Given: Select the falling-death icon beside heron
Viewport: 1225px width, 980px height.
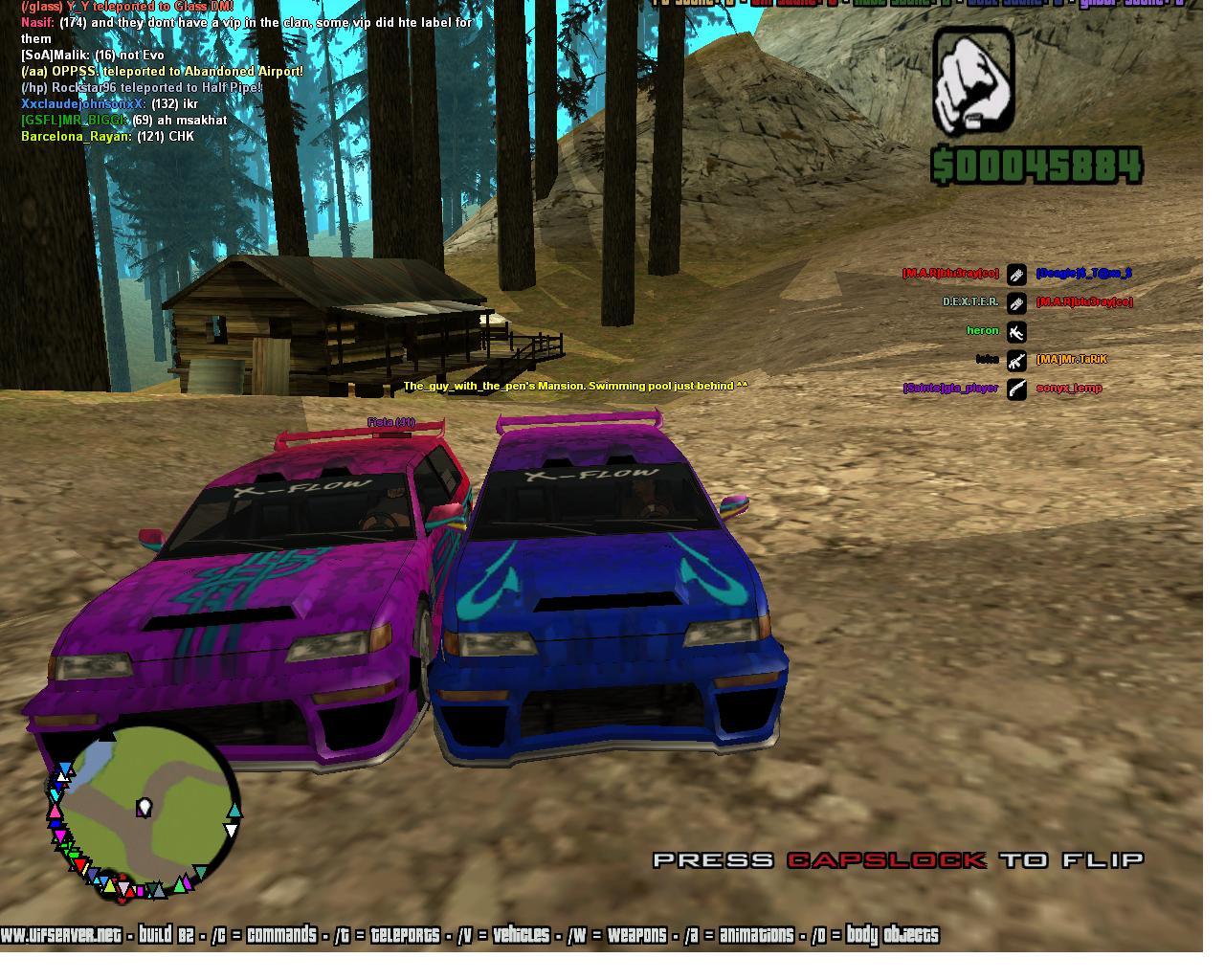Looking at the screenshot, I should [x=1016, y=331].
